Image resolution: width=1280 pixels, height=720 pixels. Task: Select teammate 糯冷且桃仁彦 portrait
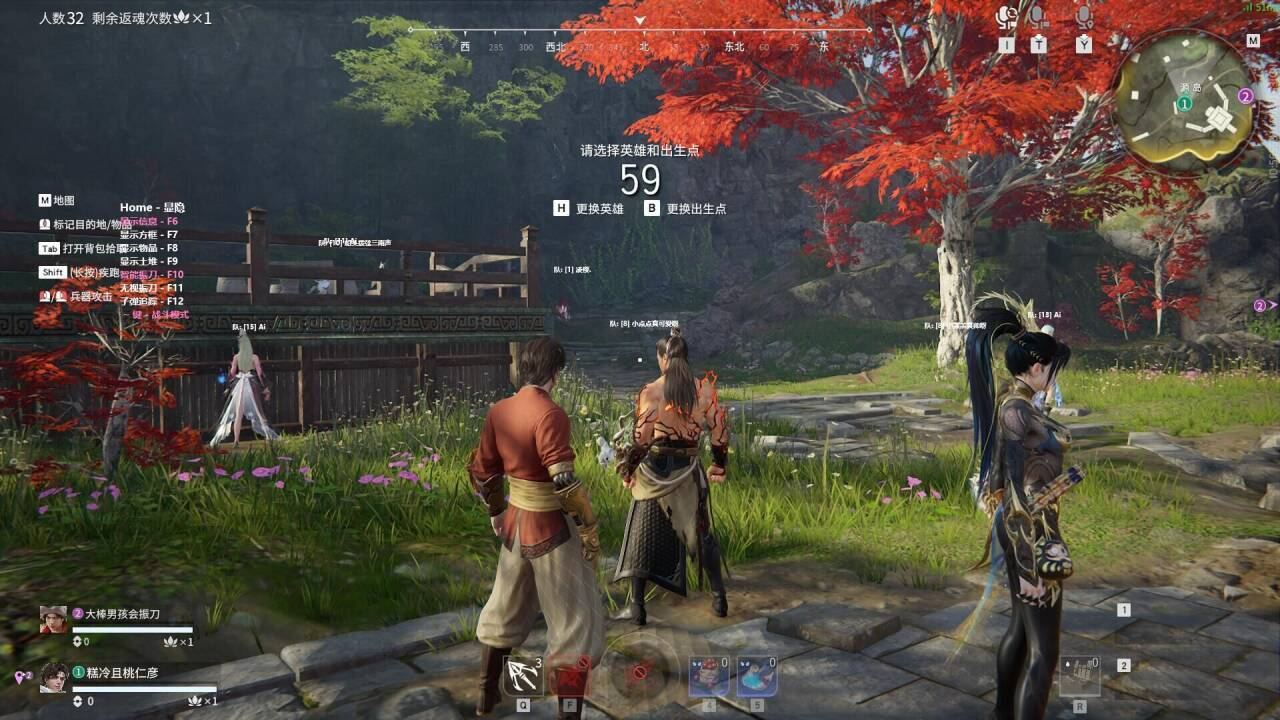coord(53,678)
